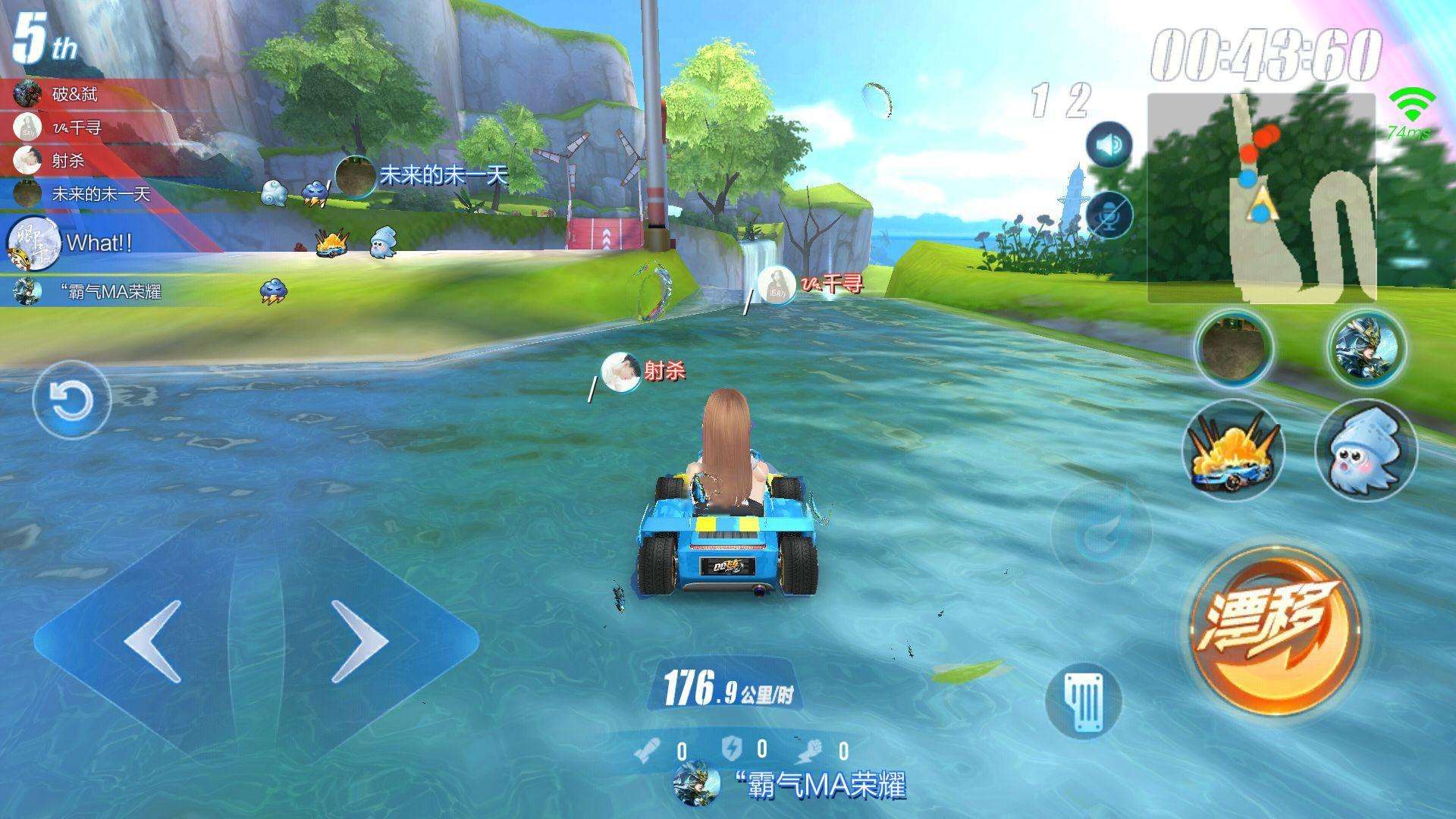Use the exploding car item

click(1234, 450)
